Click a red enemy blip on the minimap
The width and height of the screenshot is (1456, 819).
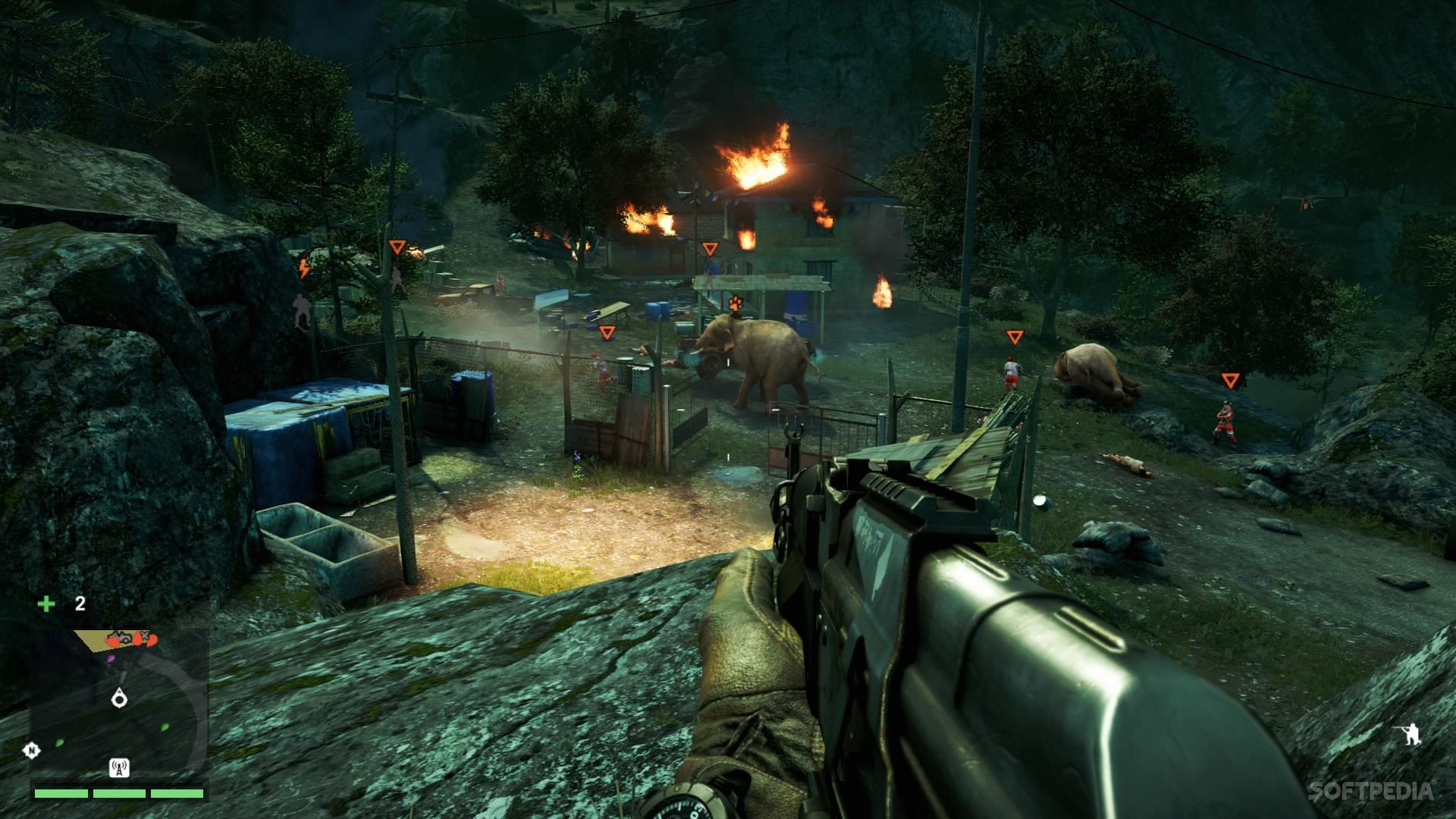pyautogui.click(x=113, y=641)
